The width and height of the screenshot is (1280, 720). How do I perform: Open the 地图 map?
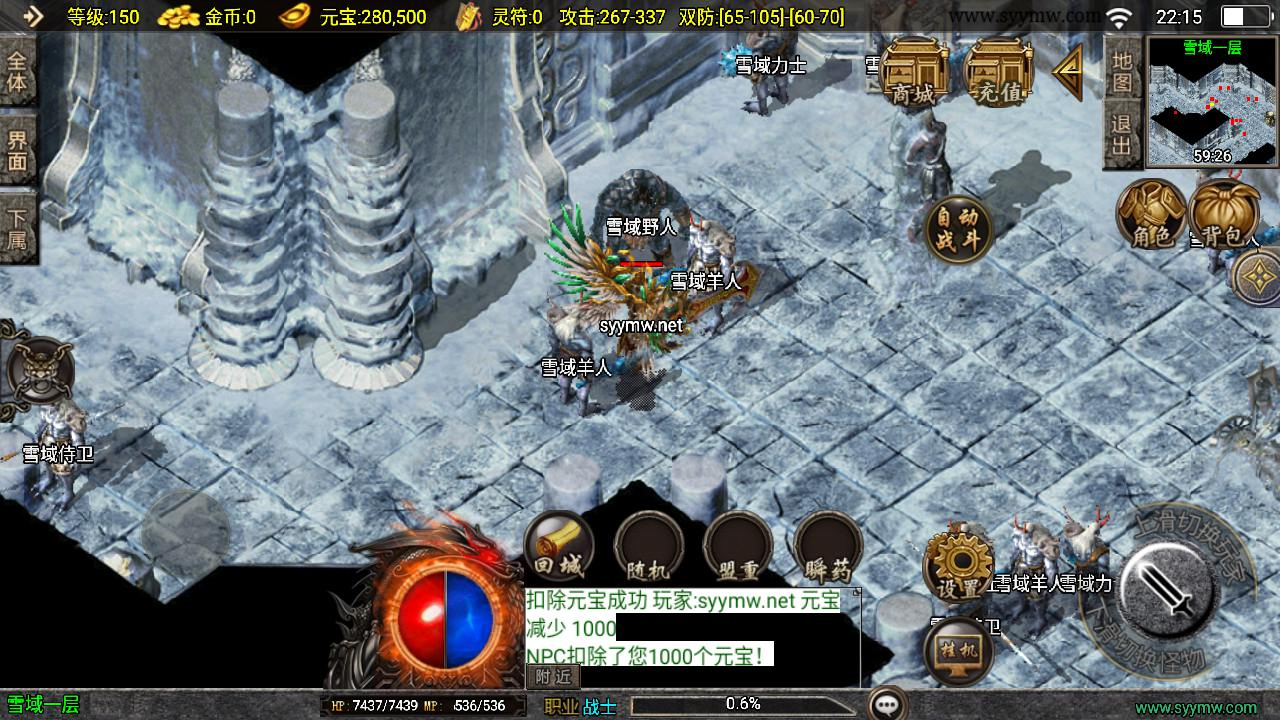click(1122, 71)
